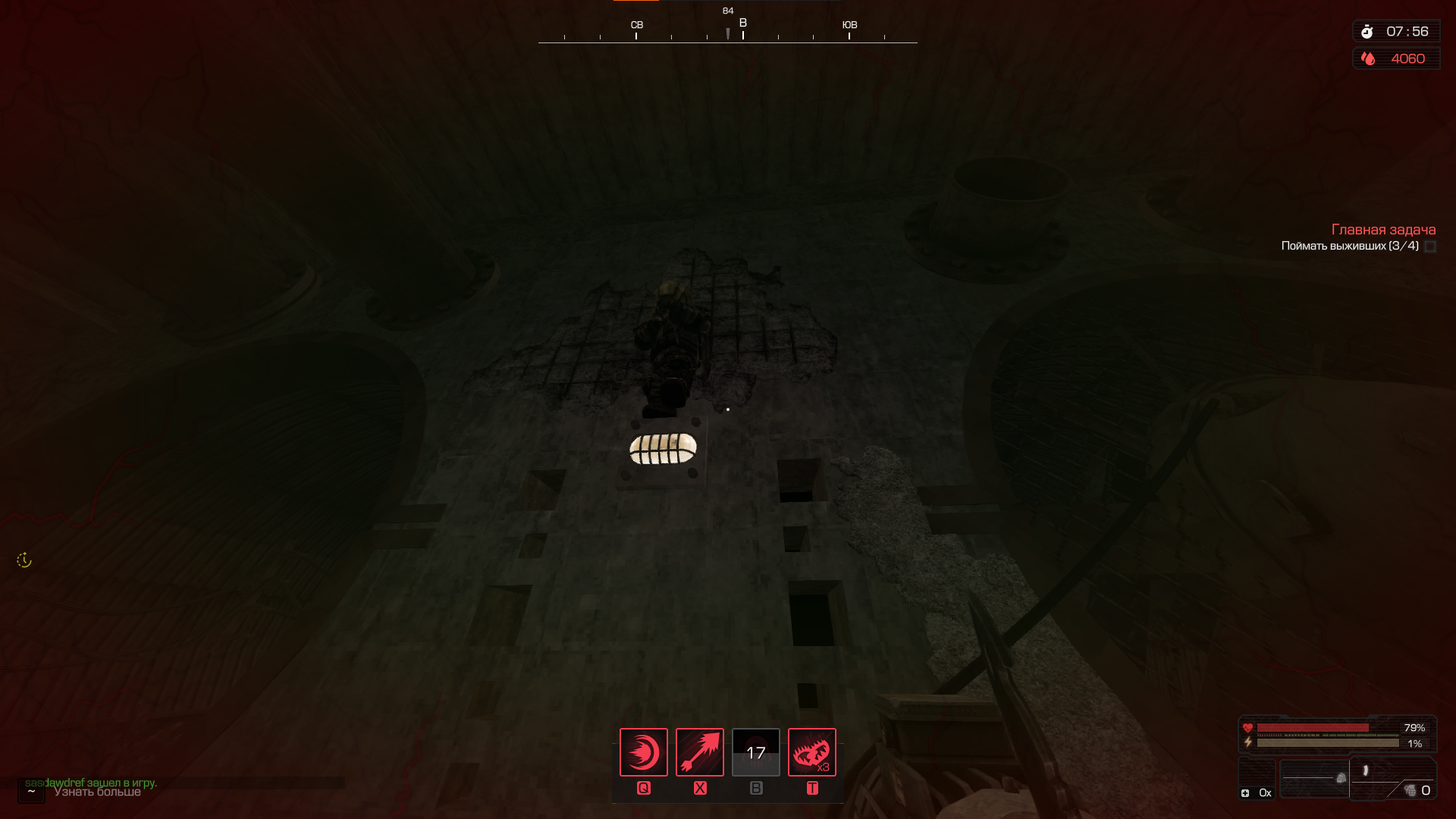Activate the crescent dash ability
This screenshot has height=819, width=1456.
tap(643, 752)
